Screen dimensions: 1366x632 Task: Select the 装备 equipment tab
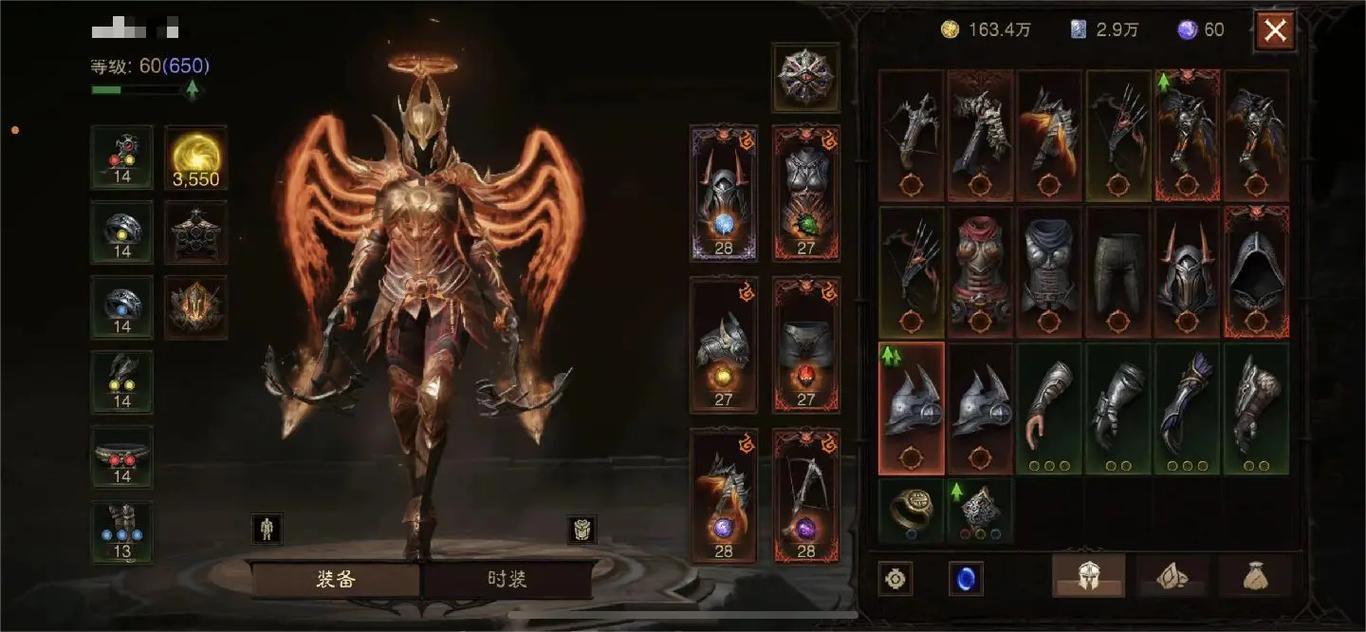pos(336,580)
